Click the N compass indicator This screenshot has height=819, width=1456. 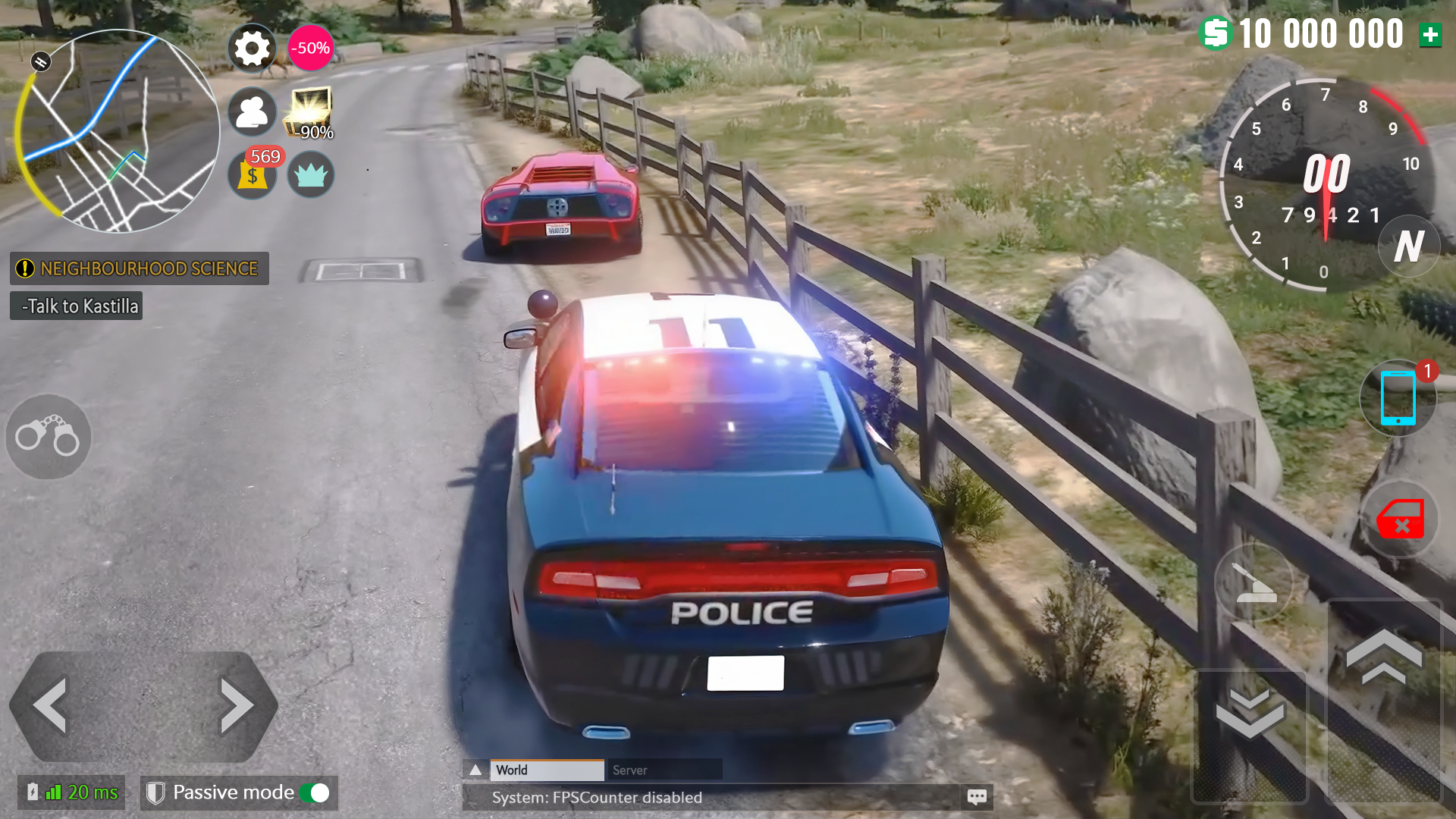point(1409,246)
